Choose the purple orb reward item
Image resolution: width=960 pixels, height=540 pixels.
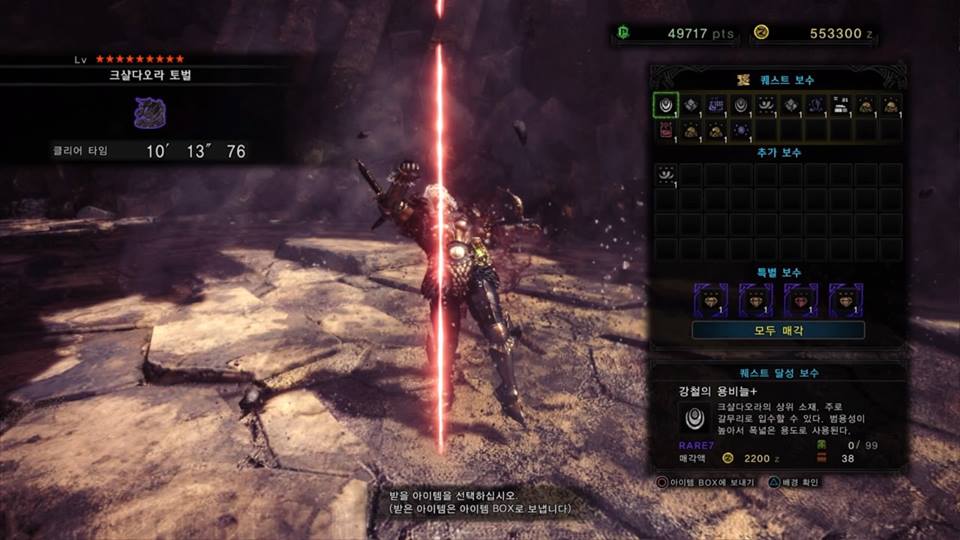741,130
